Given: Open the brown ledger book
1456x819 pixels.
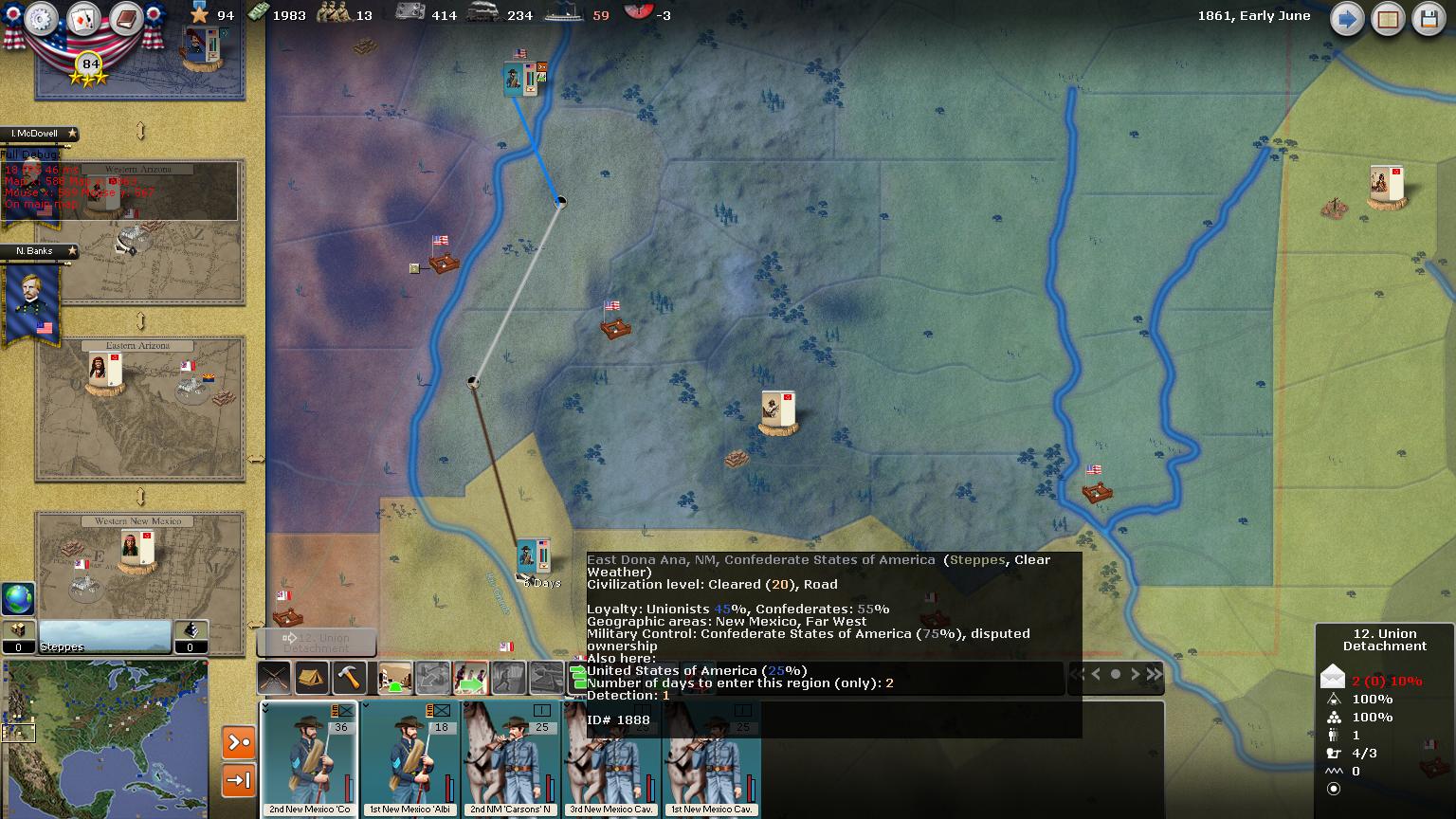Looking at the screenshot, I should pyautogui.click(x=125, y=19).
